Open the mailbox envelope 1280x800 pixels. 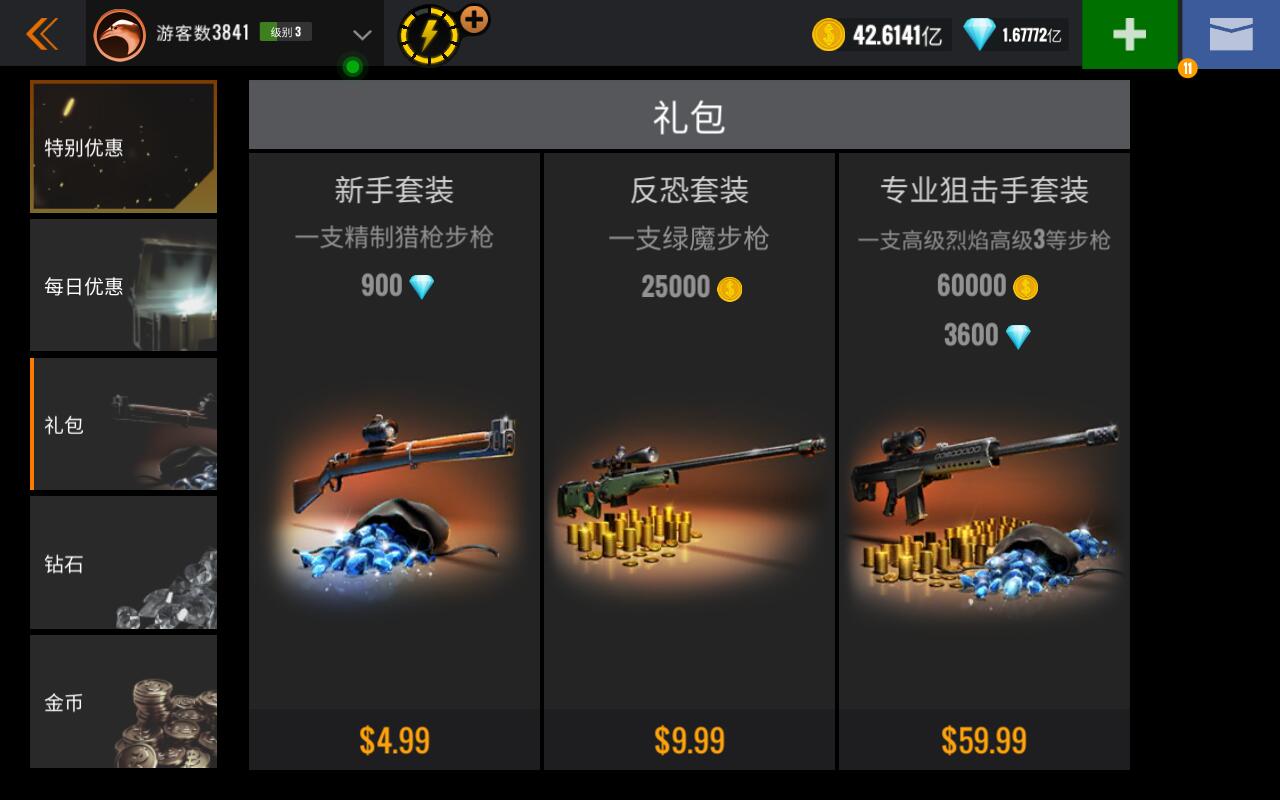click(x=1230, y=34)
